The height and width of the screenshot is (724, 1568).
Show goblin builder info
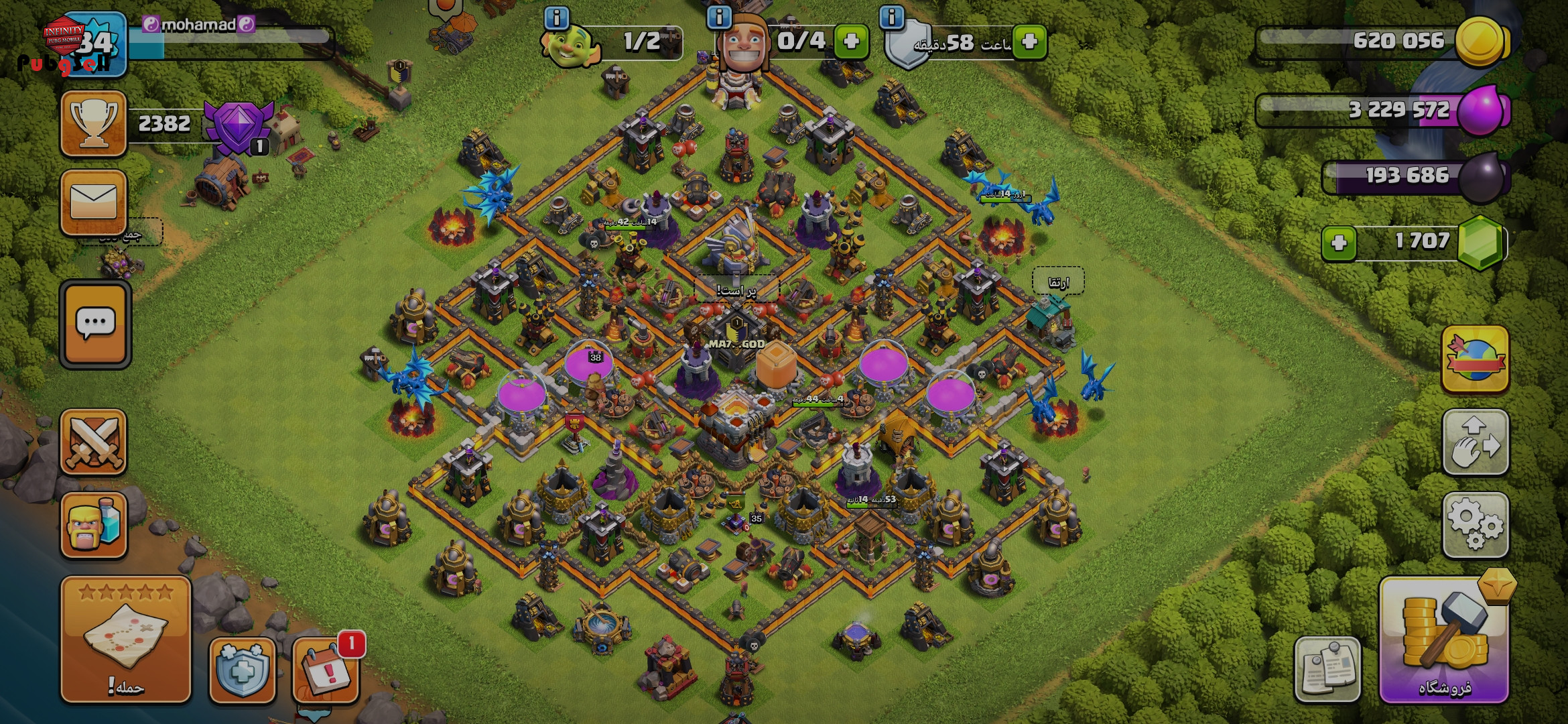coord(557,18)
